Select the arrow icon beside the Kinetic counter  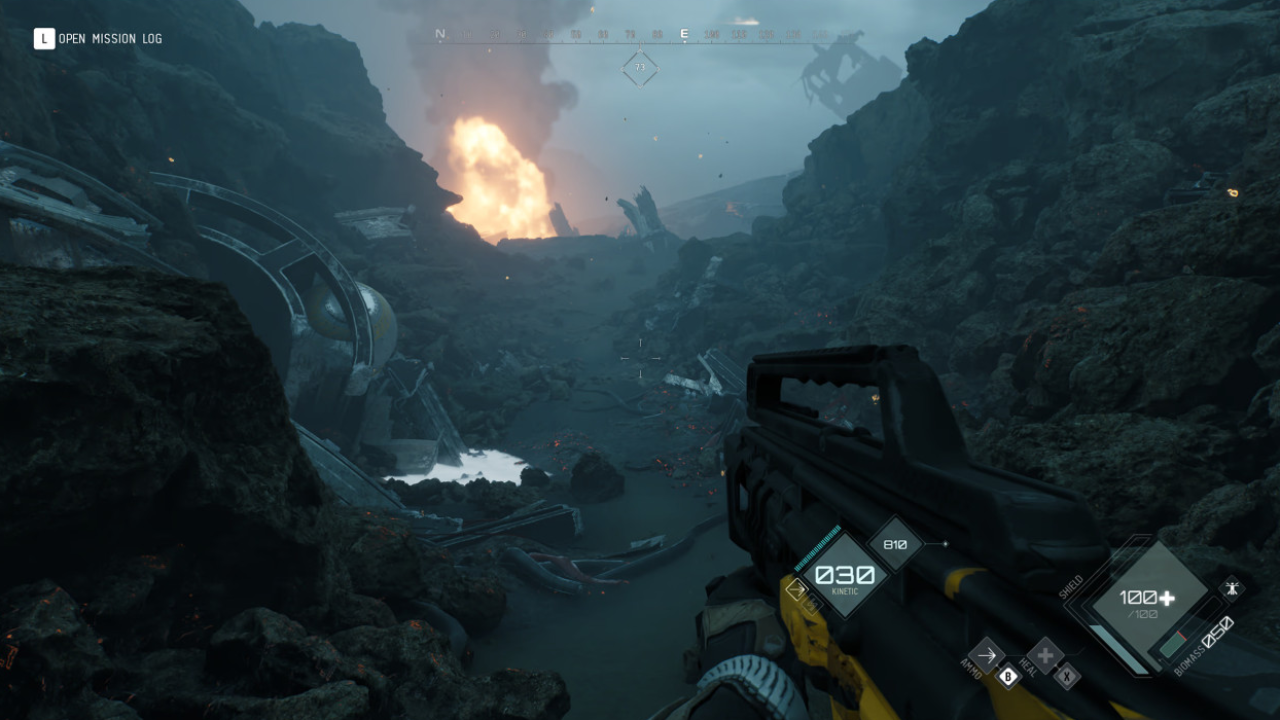point(796,589)
